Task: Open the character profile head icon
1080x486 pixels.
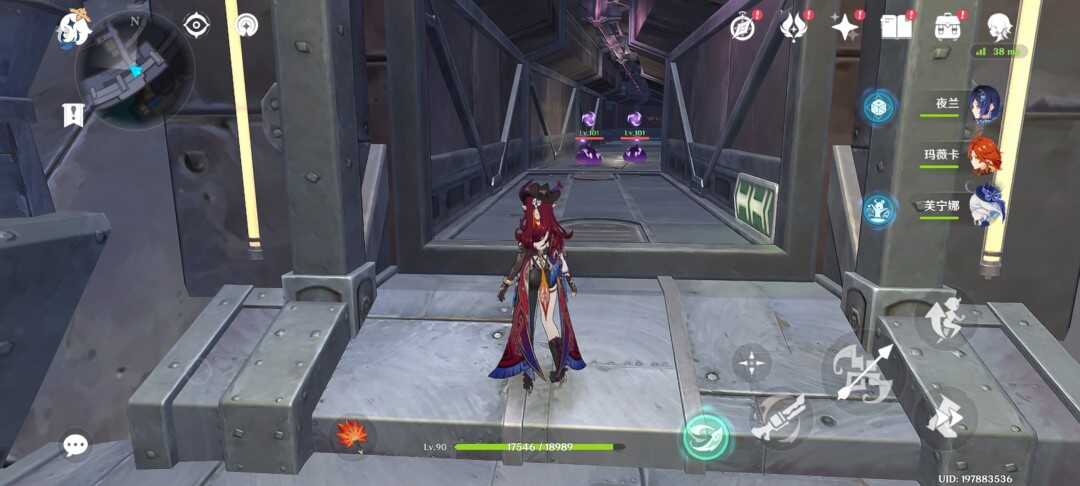Action: pos(999,26)
